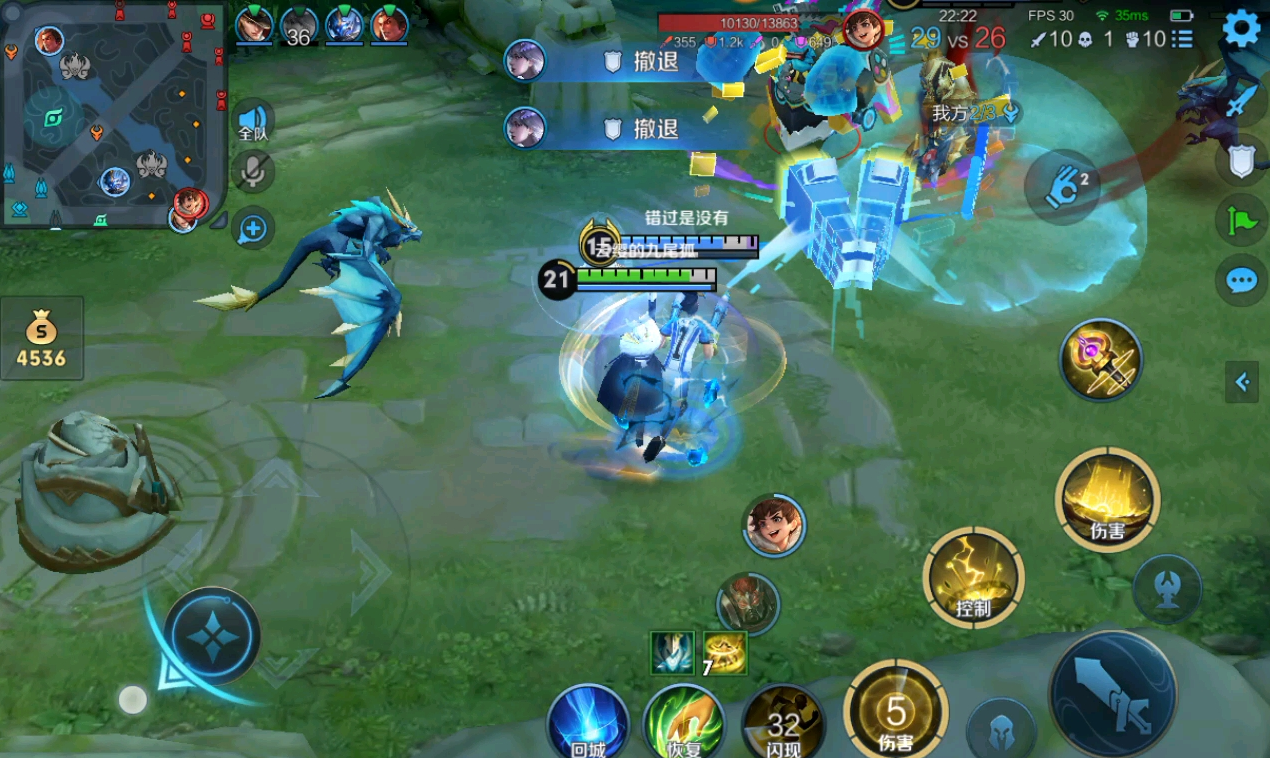
Task: Collapse the side panel with the arrow tab
Action: pyautogui.click(x=1242, y=381)
